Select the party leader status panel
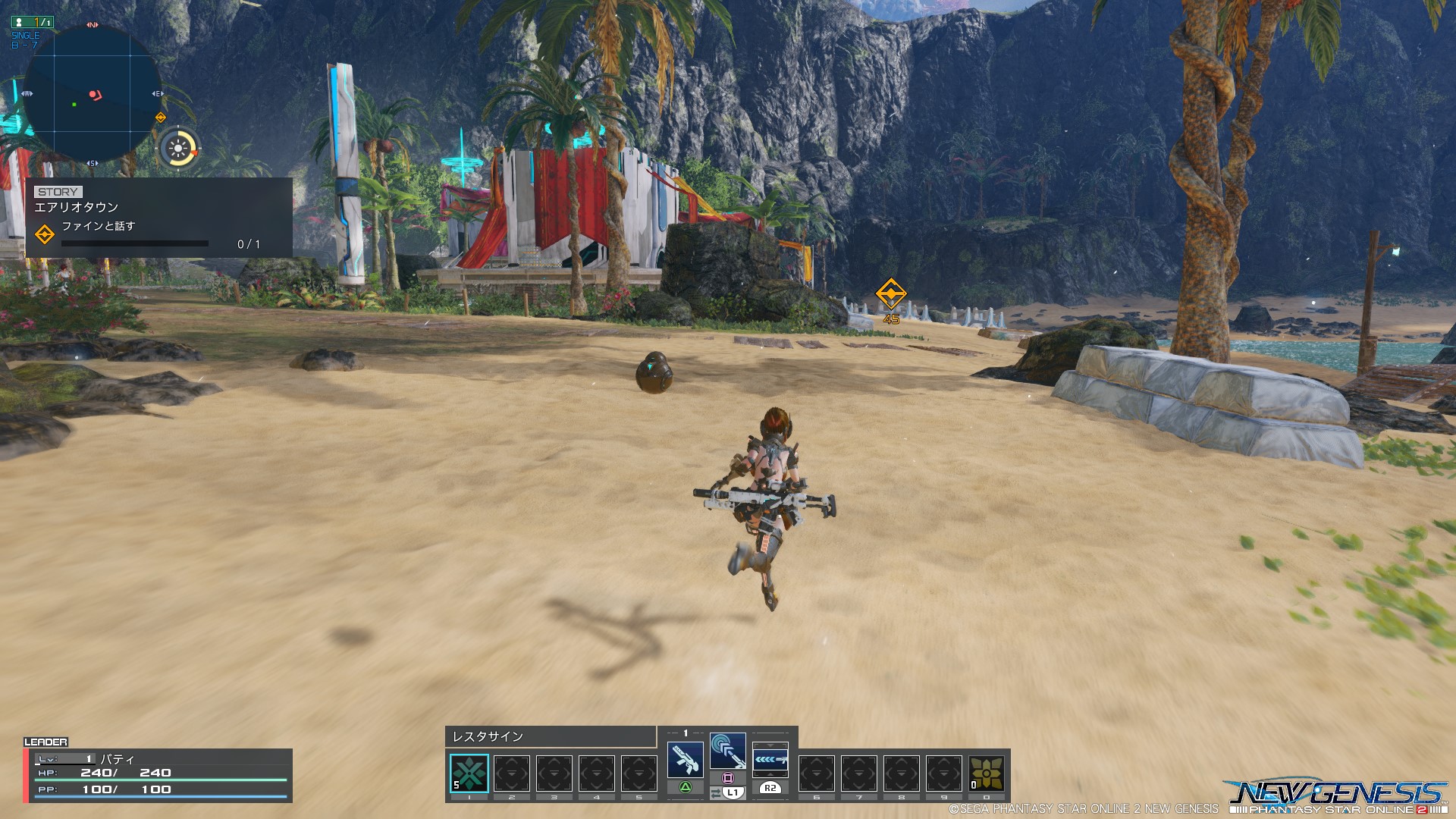Image resolution: width=1456 pixels, height=819 pixels. point(158,773)
